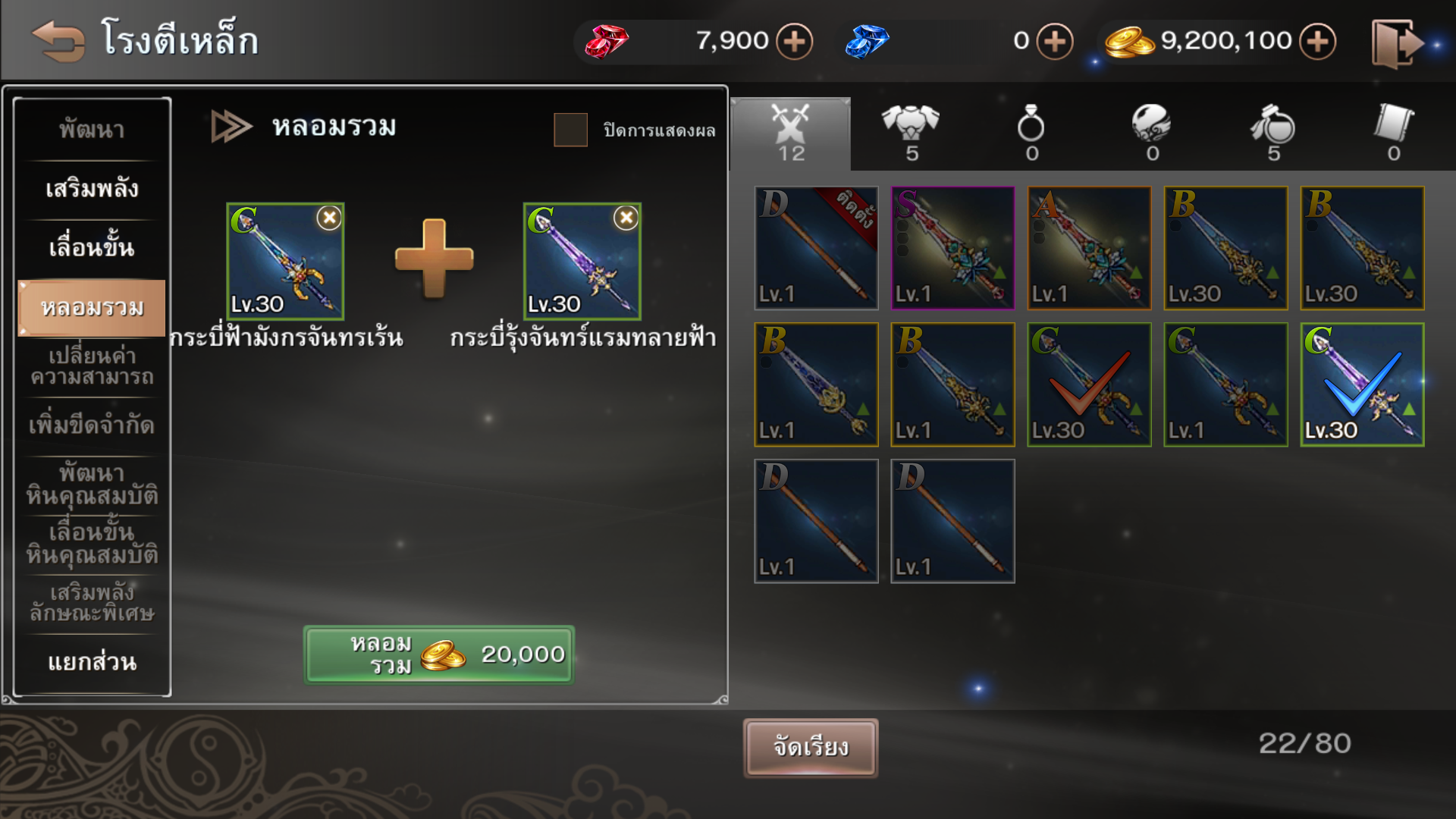Choose the เพิ่มขีดจำกัด menu option
The image size is (1456, 819).
point(92,425)
